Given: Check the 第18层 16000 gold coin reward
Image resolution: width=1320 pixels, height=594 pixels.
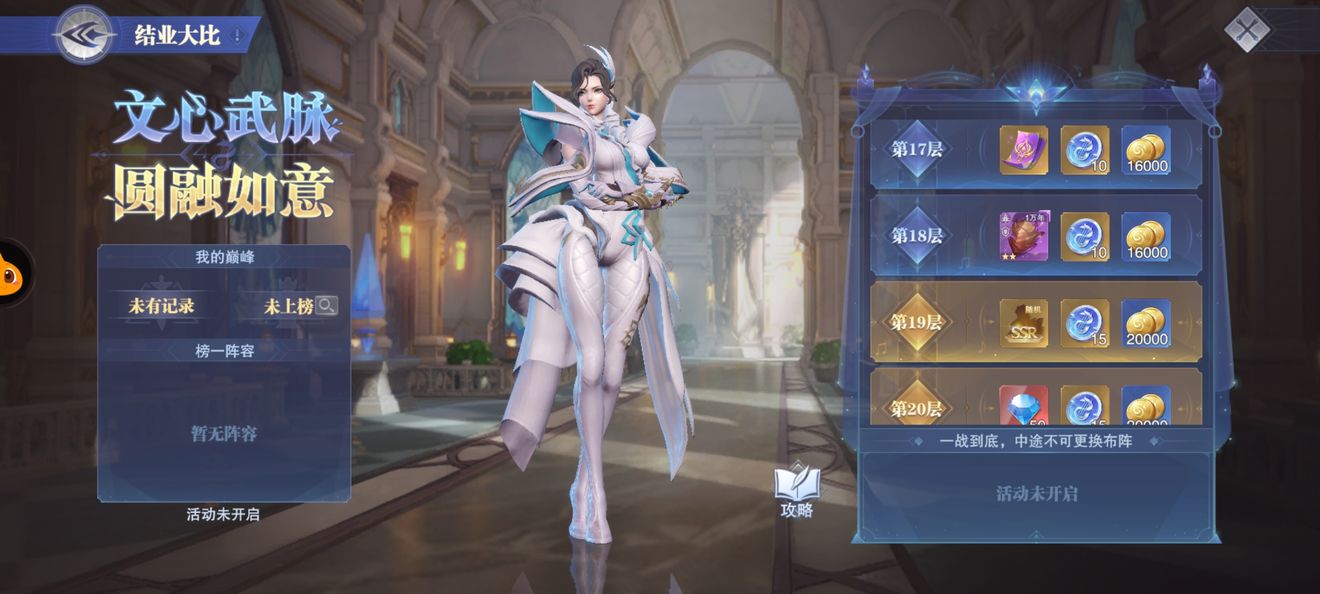Looking at the screenshot, I should click(x=1146, y=236).
